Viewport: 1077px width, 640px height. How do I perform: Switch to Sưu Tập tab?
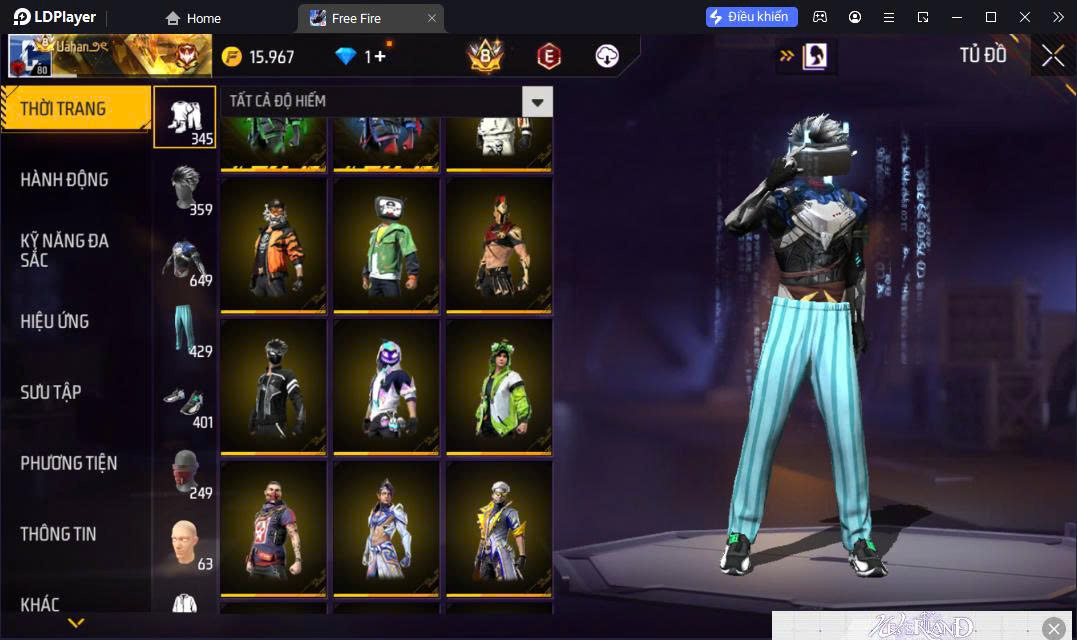click(50, 392)
